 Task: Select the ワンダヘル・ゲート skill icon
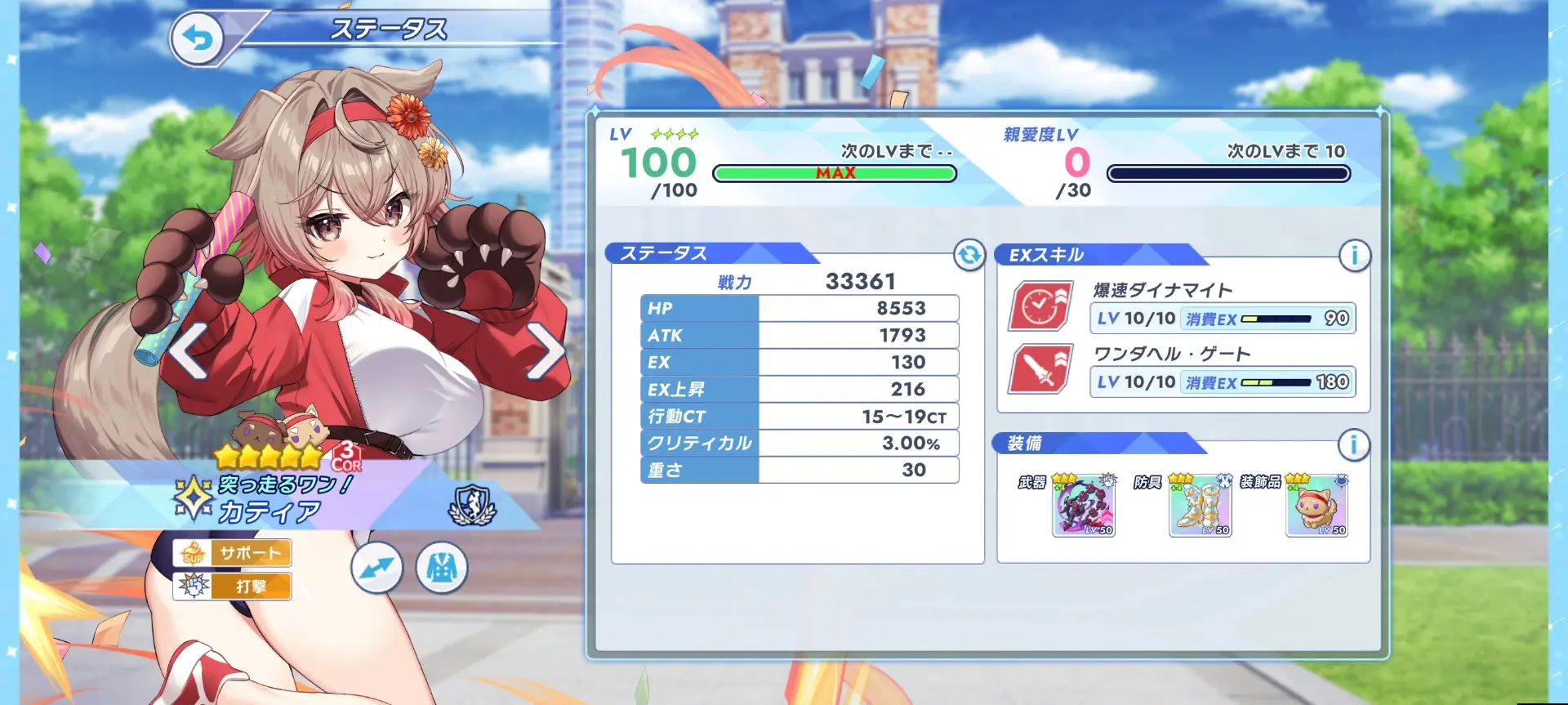[1041, 369]
